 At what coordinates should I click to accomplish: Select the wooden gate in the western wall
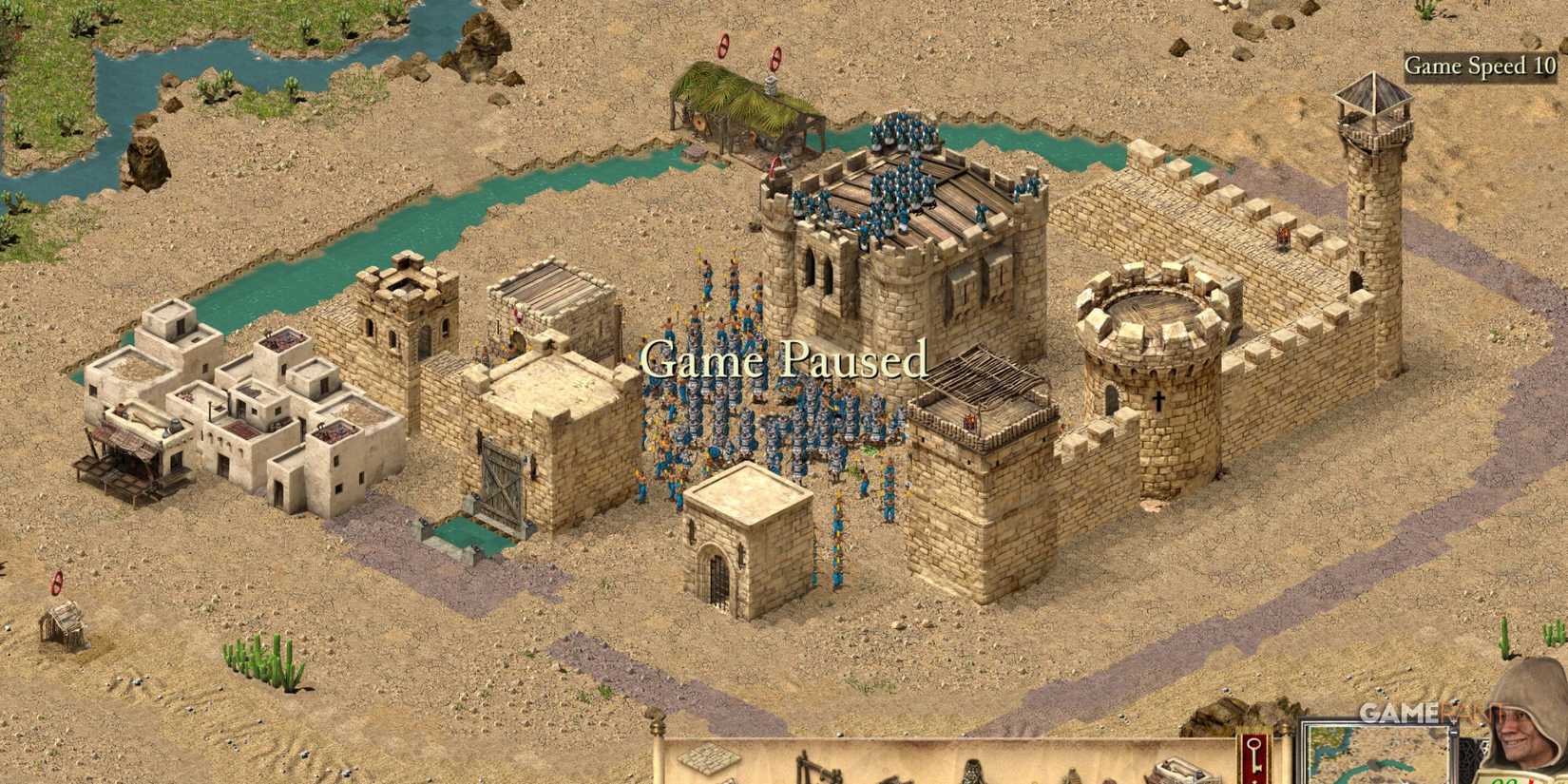(x=499, y=485)
